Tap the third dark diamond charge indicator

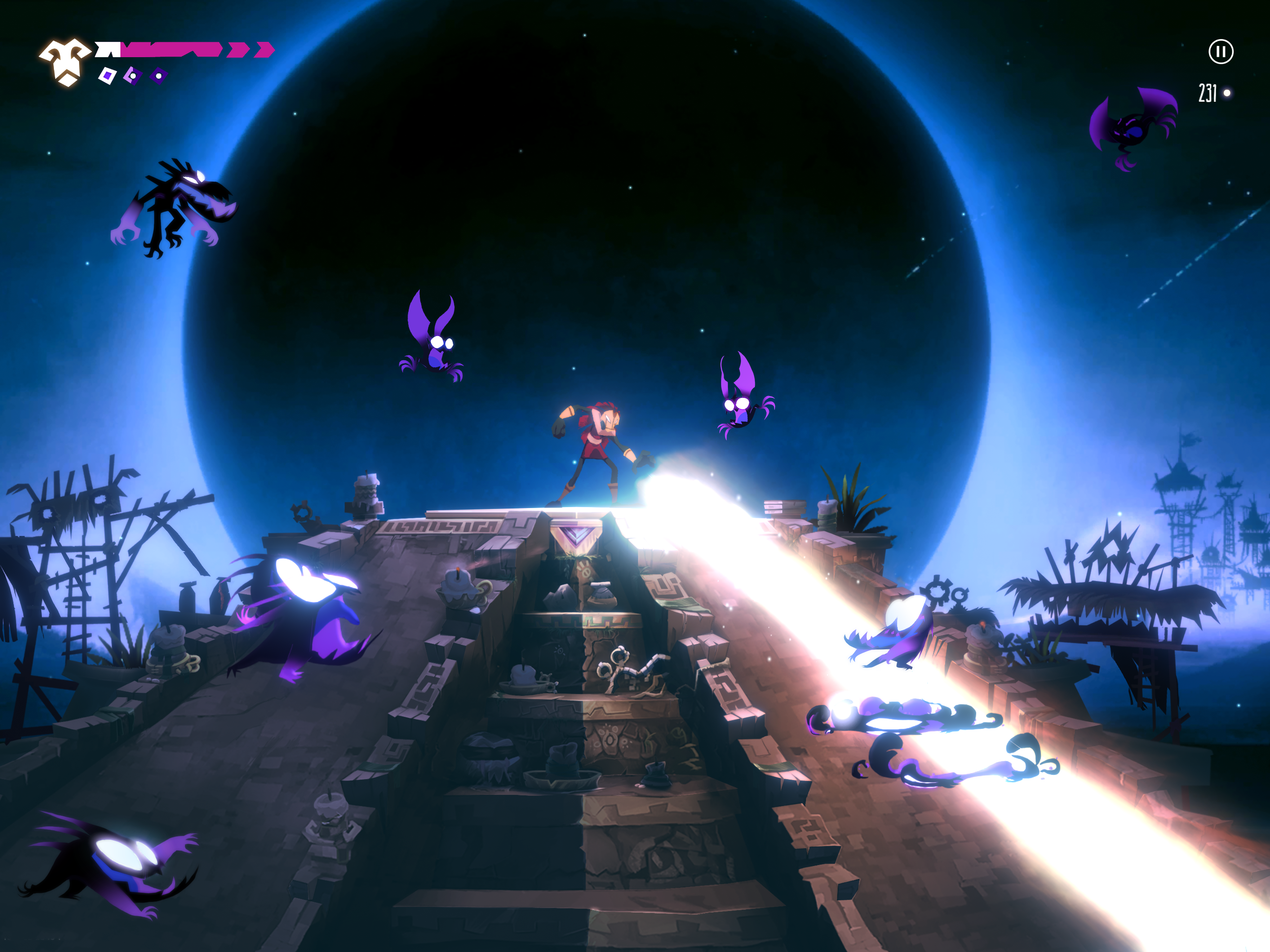click(159, 76)
